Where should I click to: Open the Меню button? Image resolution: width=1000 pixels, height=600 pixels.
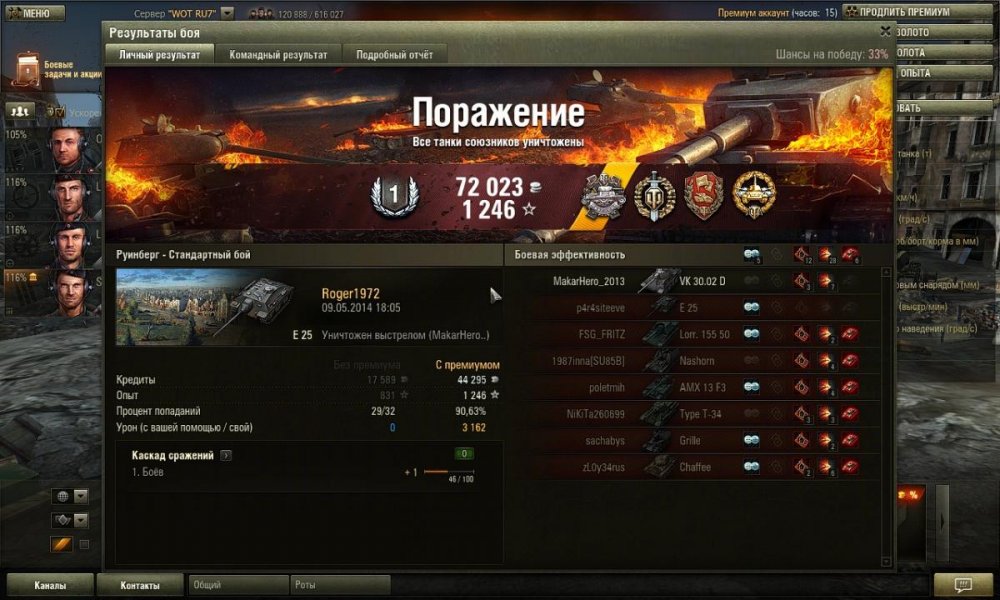[35, 13]
